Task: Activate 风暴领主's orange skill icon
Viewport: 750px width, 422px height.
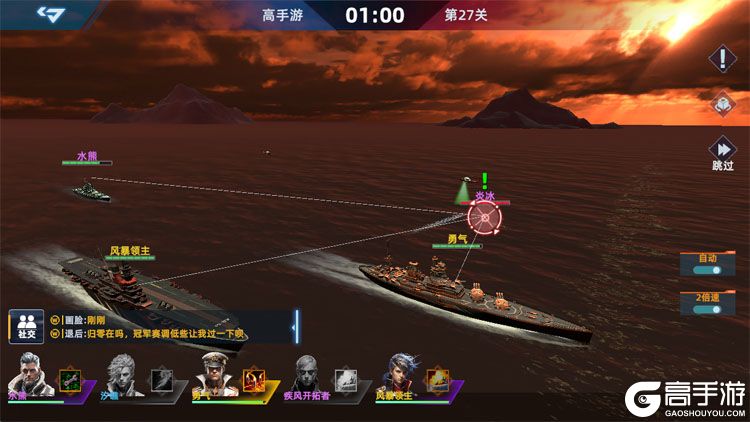Action: (x=438, y=379)
